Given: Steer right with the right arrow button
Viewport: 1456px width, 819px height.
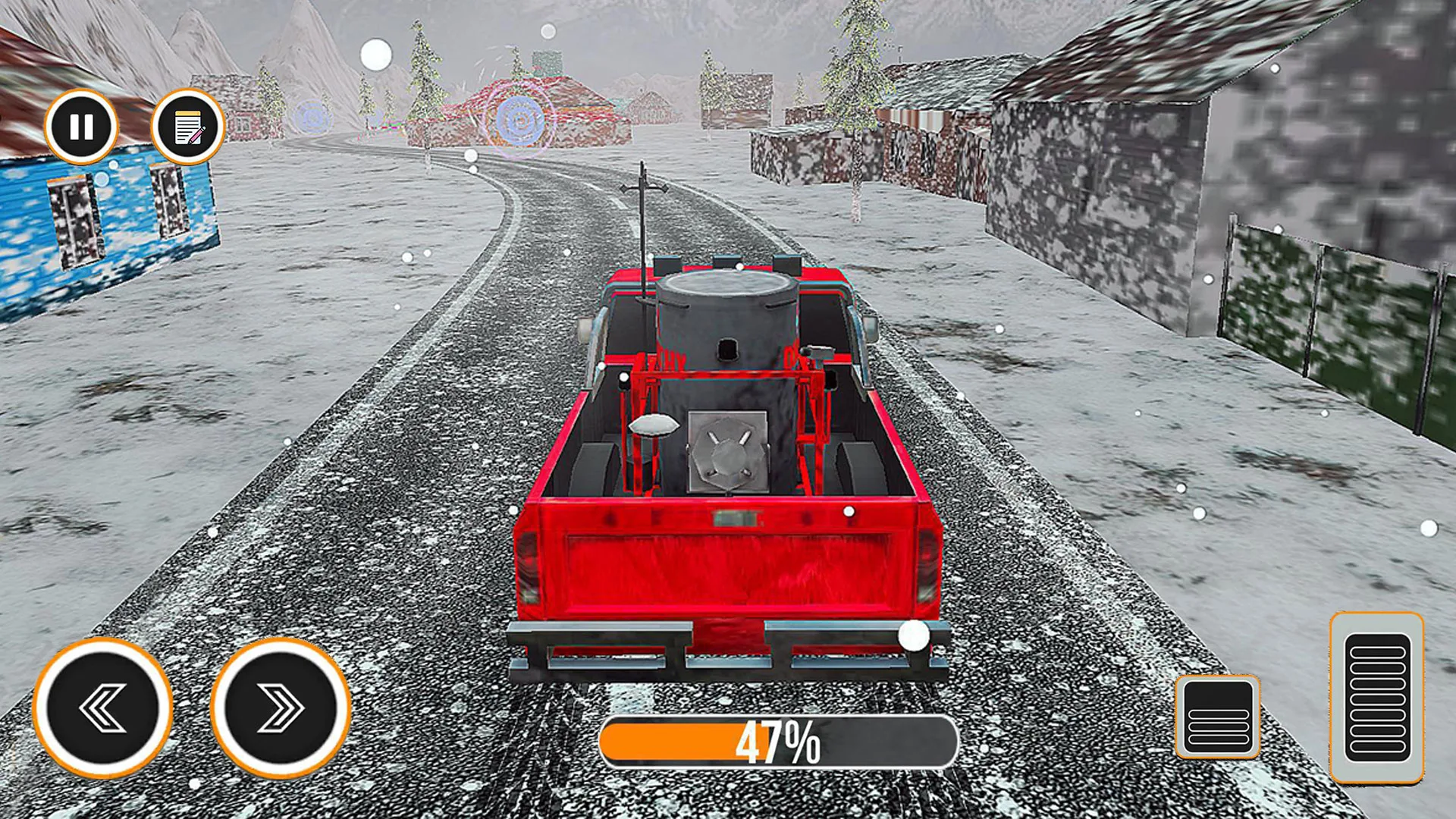Looking at the screenshot, I should (280, 708).
